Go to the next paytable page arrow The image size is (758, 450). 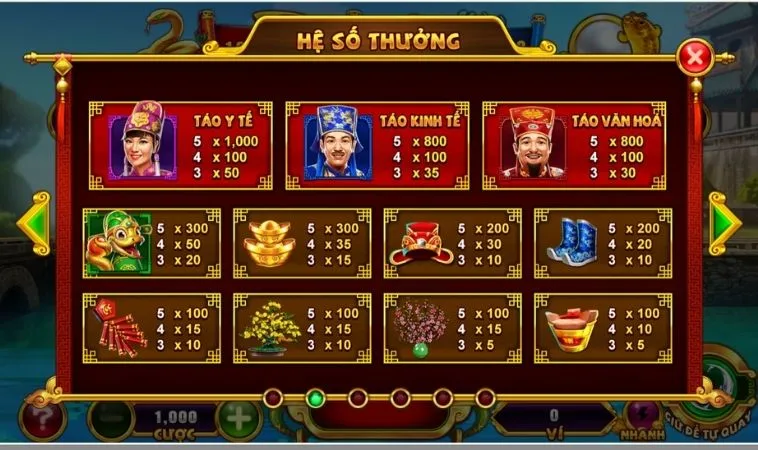point(723,223)
